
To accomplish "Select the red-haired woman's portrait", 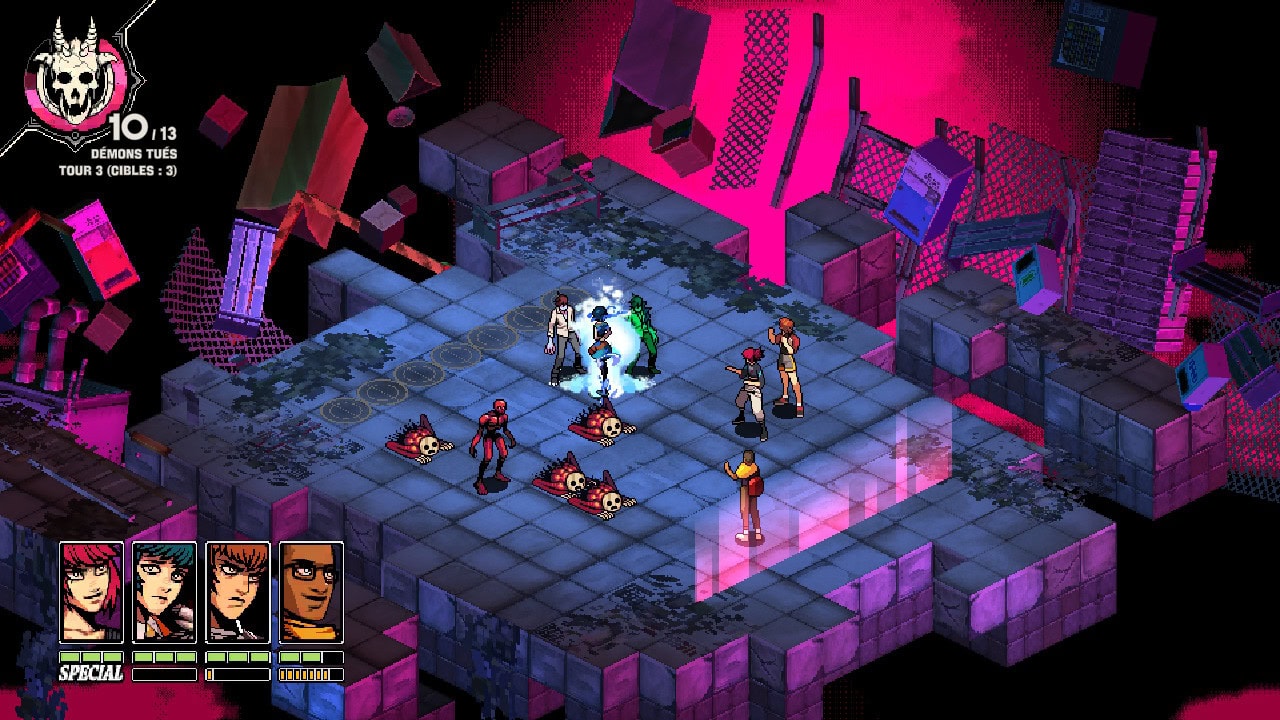I will (91, 592).
